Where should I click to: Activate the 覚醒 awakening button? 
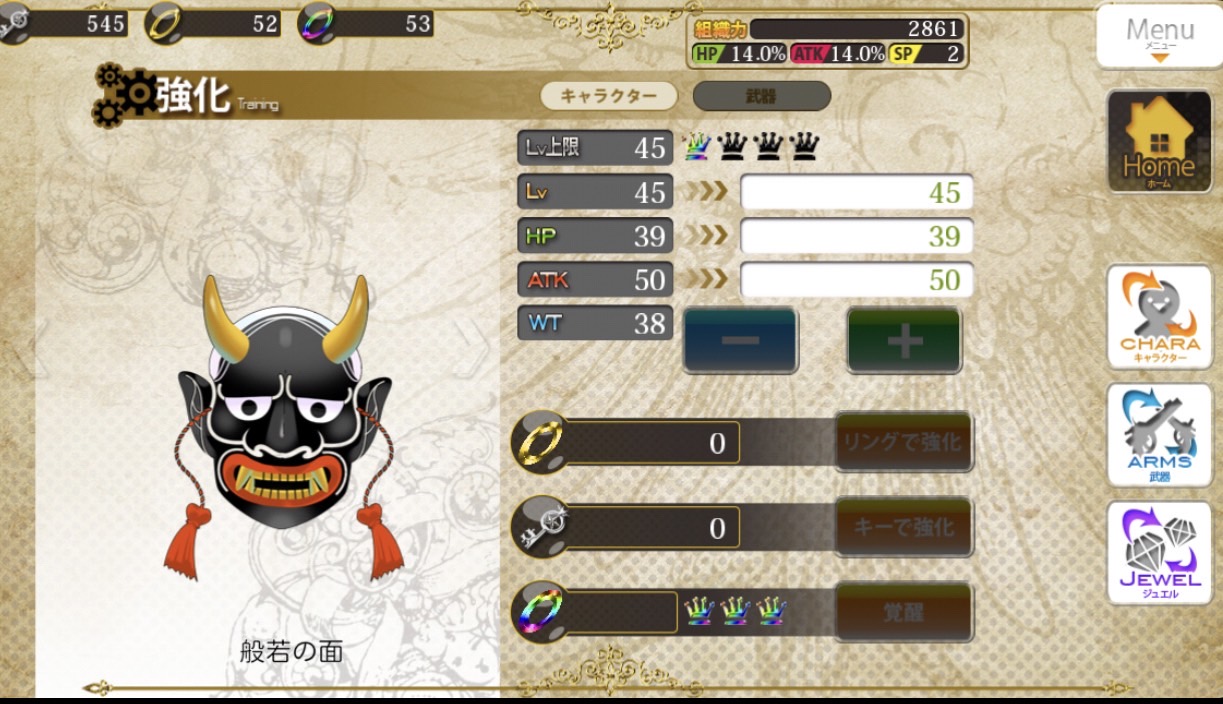pos(903,611)
